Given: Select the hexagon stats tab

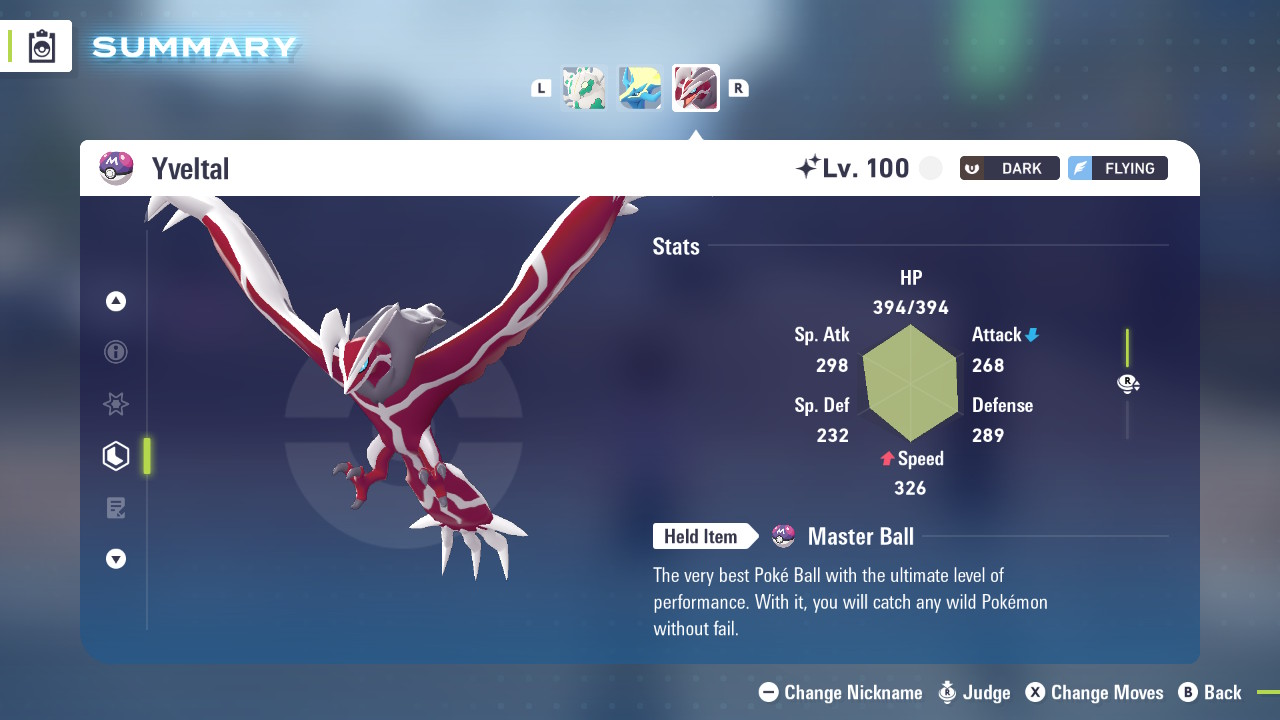Looking at the screenshot, I should click(116, 456).
